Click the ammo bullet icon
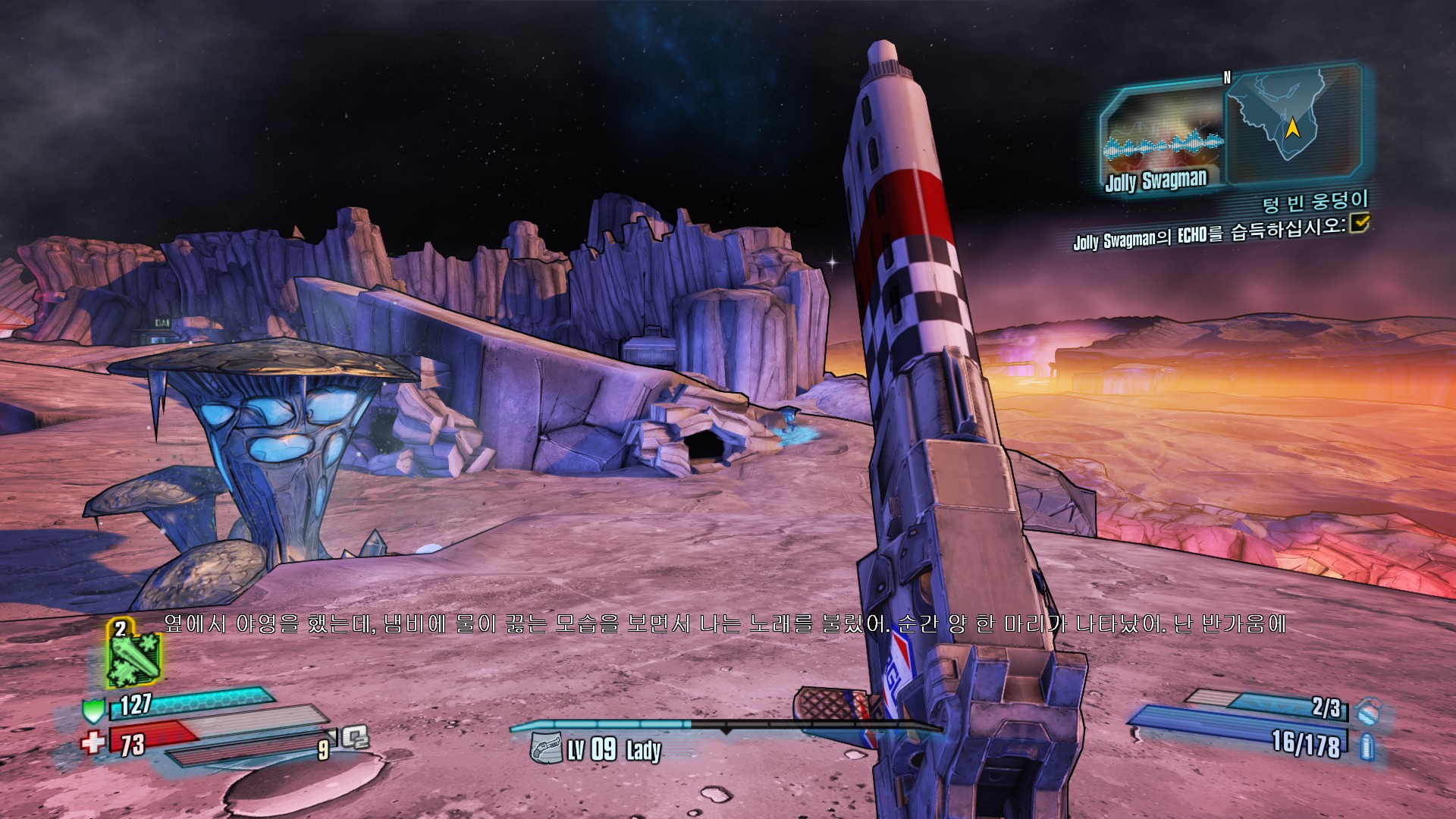Image resolution: width=1456 pixels, height=819 pixels. click(1367, 747)
